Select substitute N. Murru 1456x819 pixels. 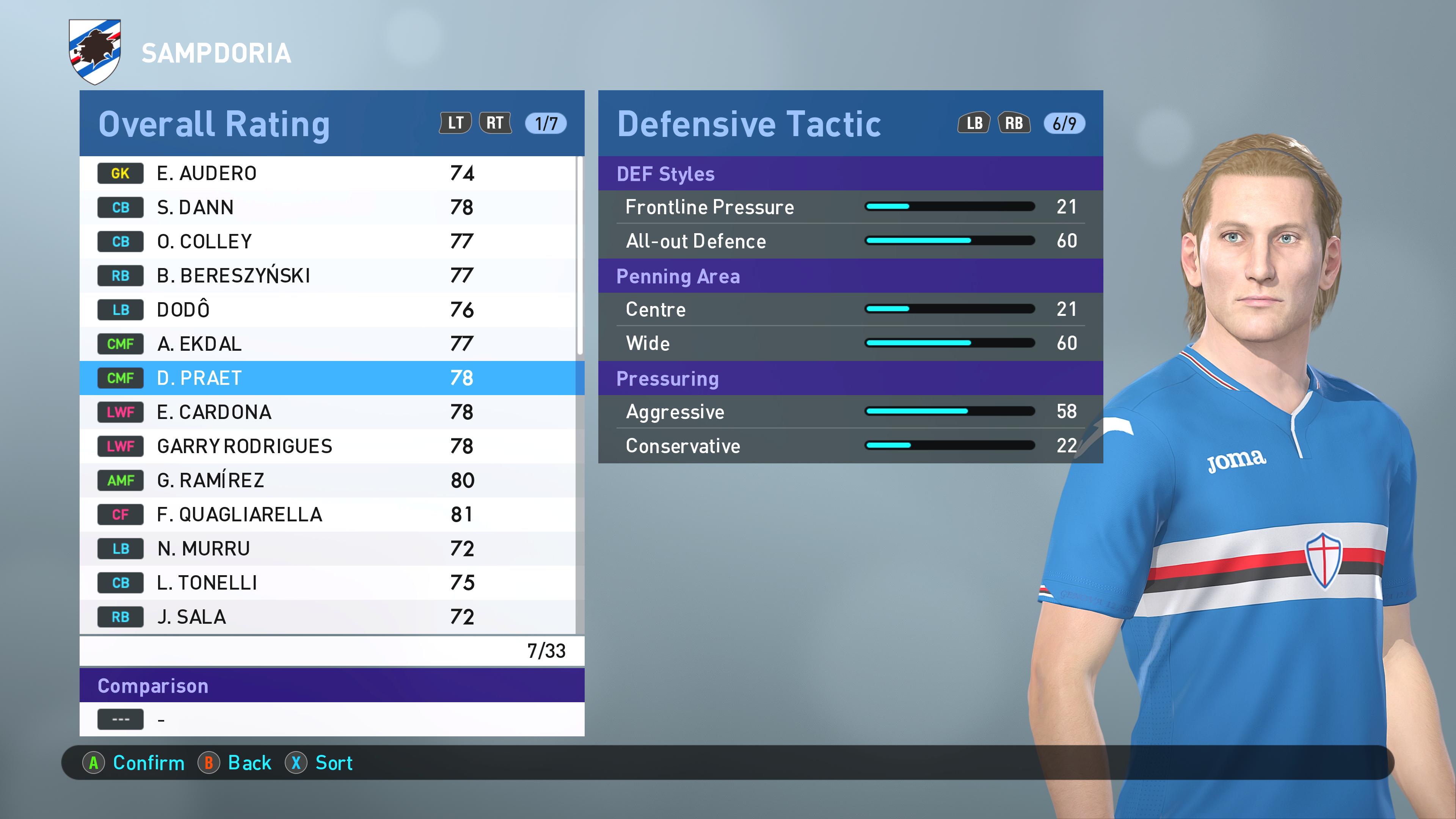(x=328, y=548)
